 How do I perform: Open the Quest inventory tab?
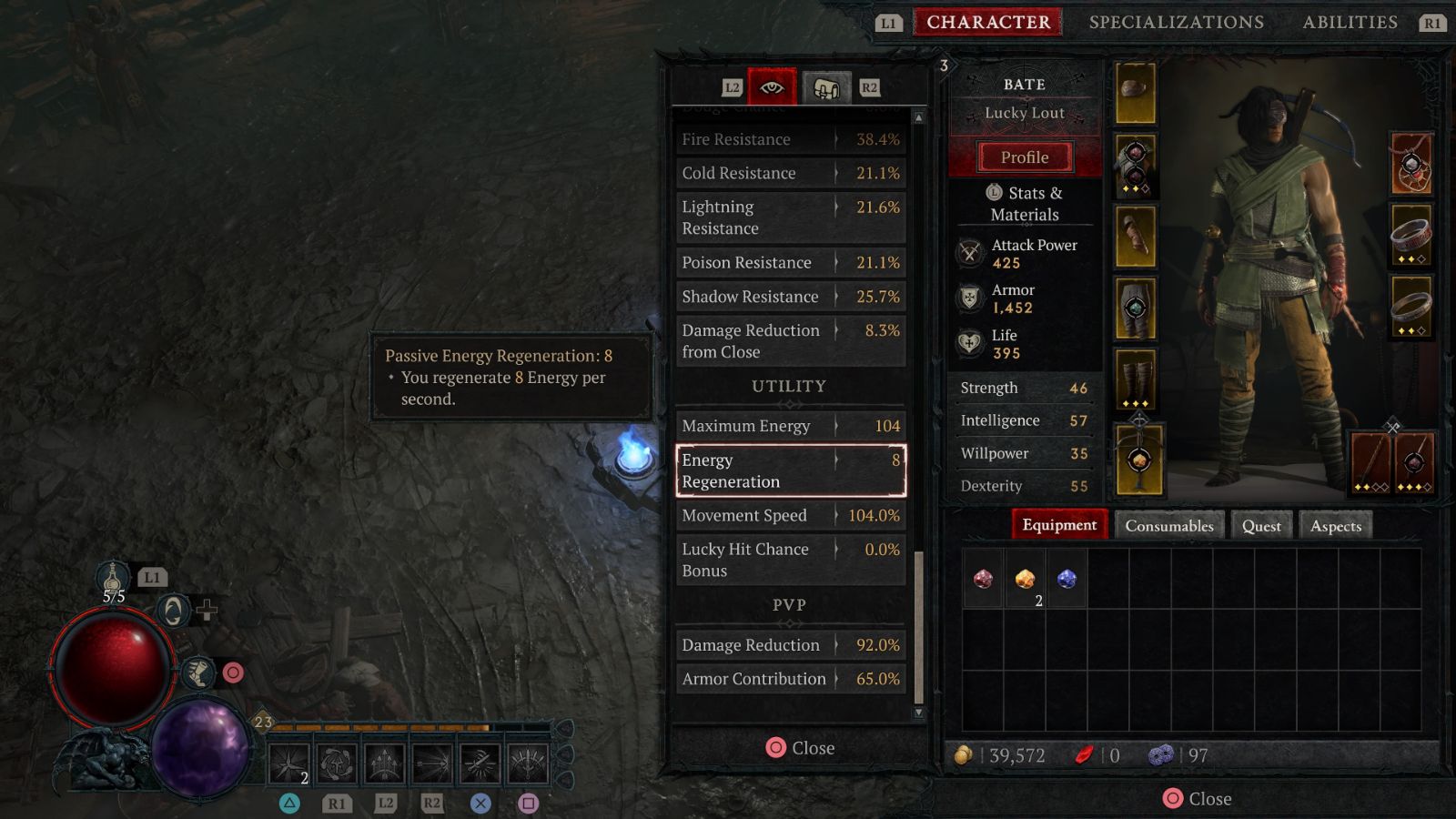[1260, 525]
